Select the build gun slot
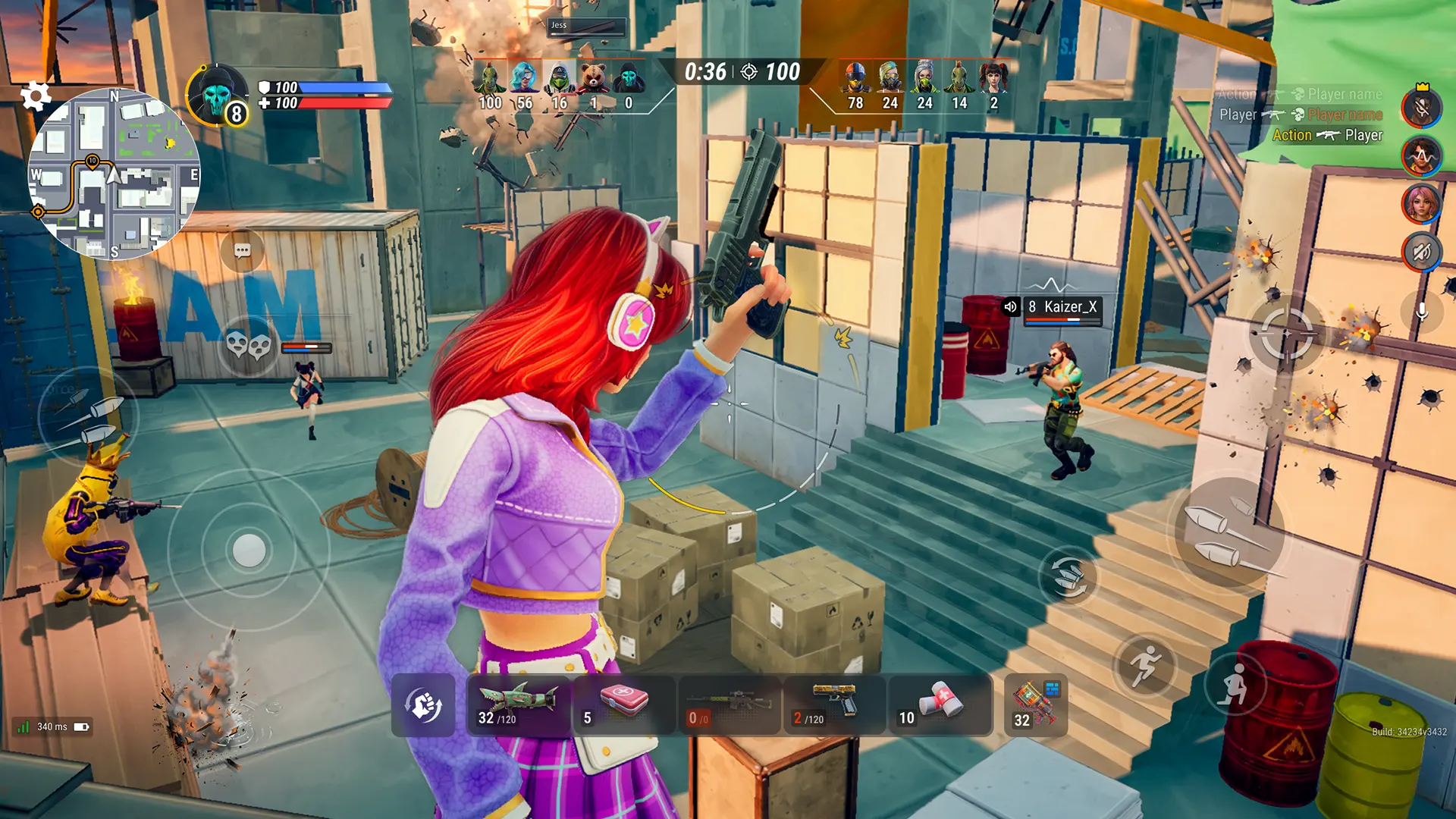This screenshot has height=819, width=1456. coord(1035,705)
